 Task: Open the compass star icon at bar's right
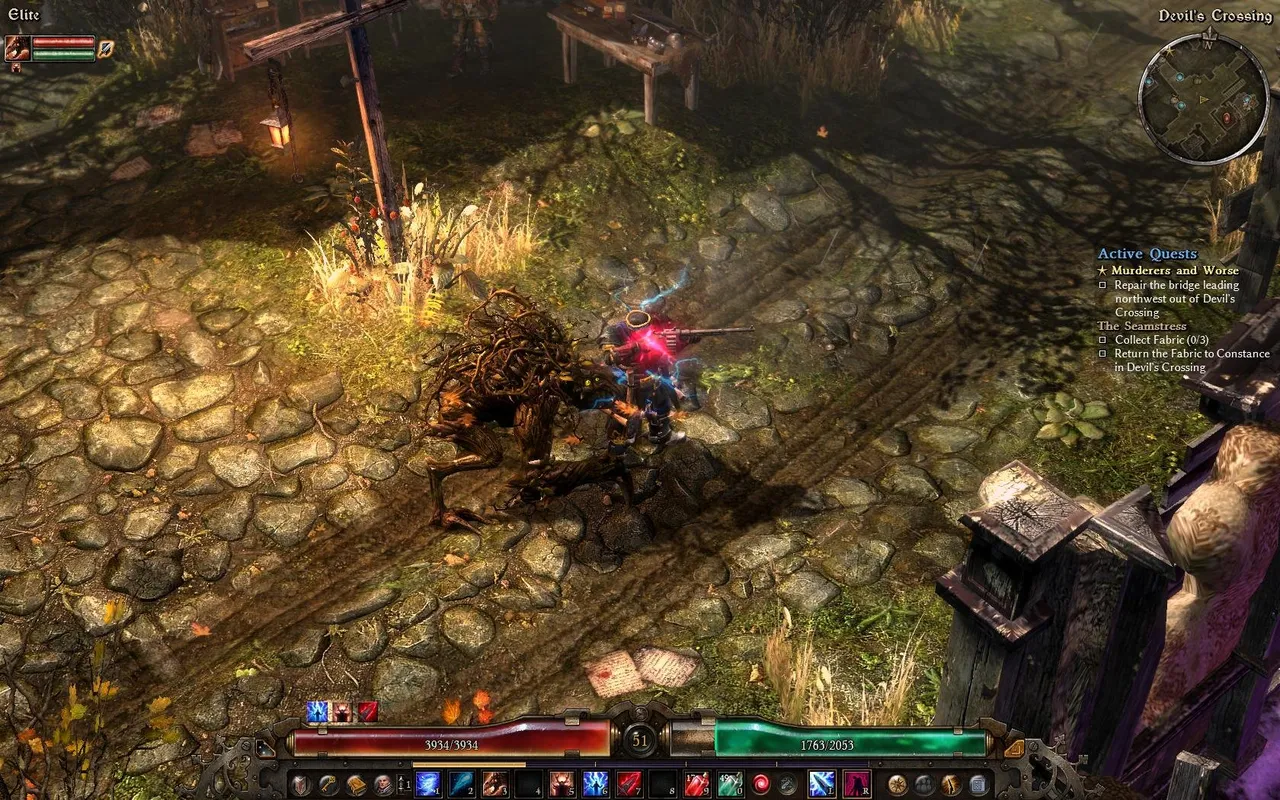click(x=897, y=785)
